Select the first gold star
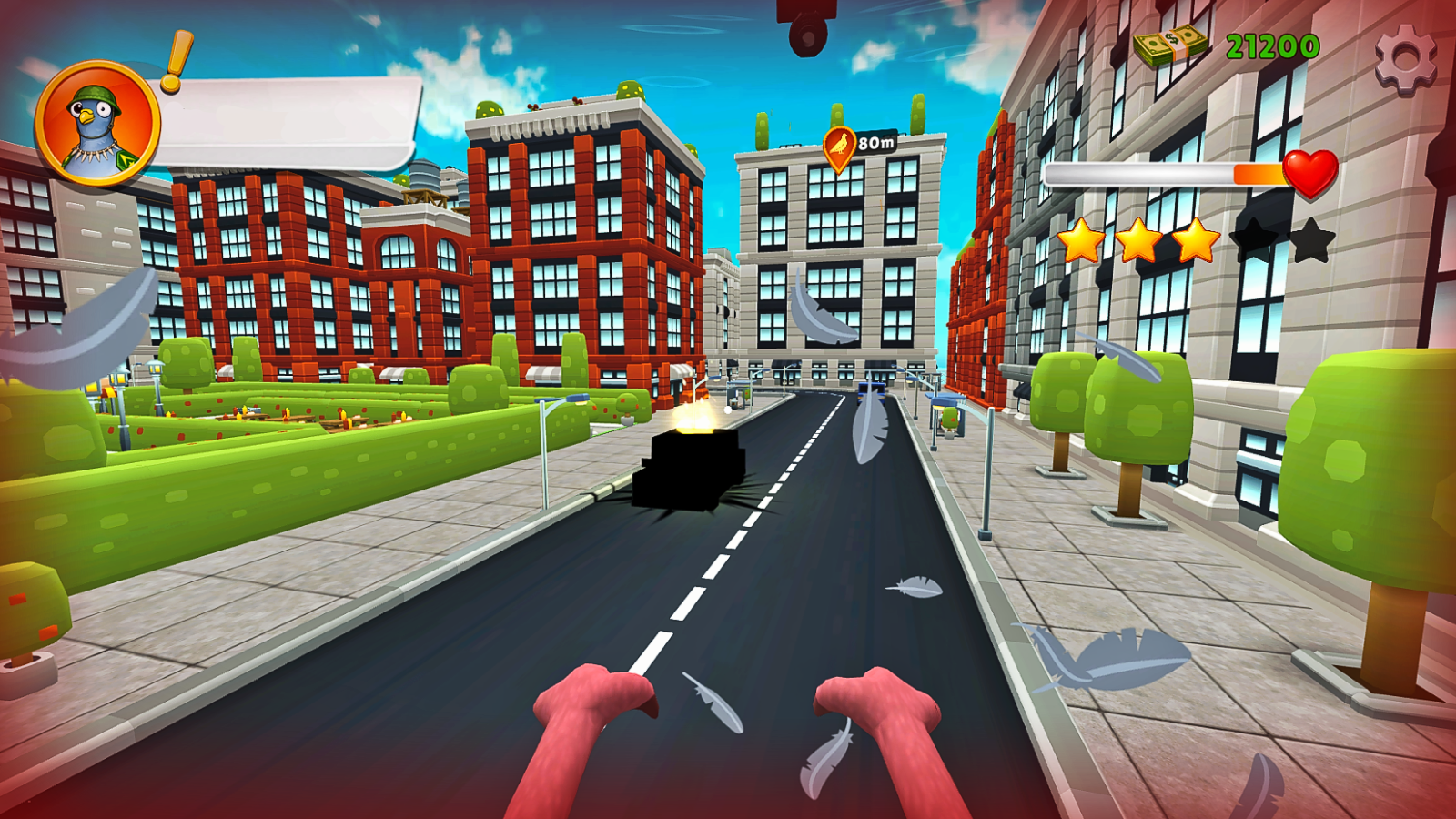 pyautogui.click(x=1083, y=241)
